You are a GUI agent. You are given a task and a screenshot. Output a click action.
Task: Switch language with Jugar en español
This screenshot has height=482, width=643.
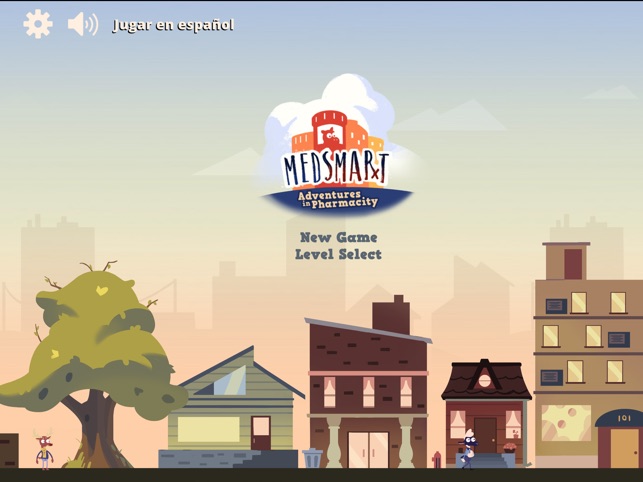173,25
